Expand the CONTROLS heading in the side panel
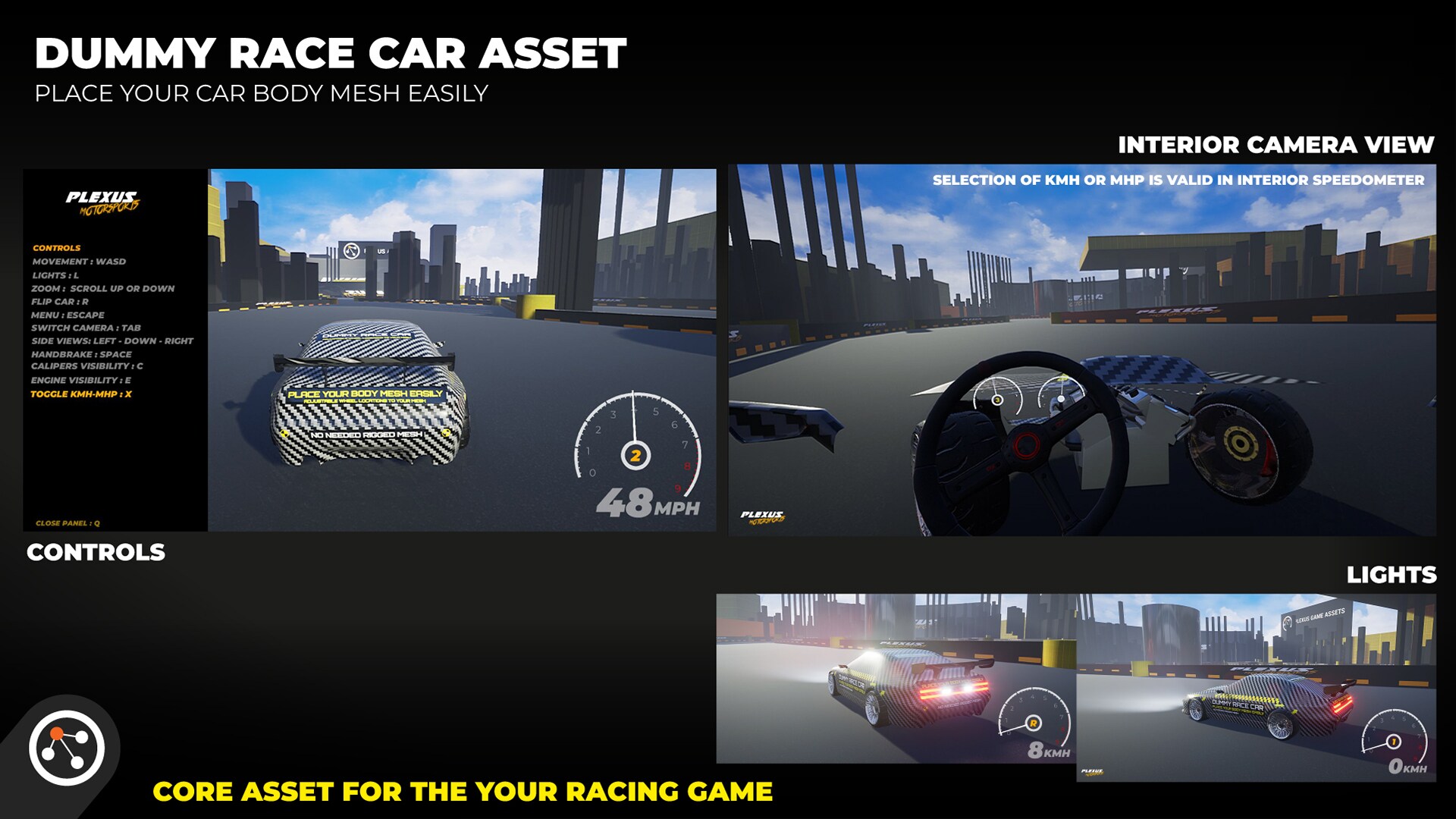Viewport: 1456px width, 819px height. (x=55, y=247)
